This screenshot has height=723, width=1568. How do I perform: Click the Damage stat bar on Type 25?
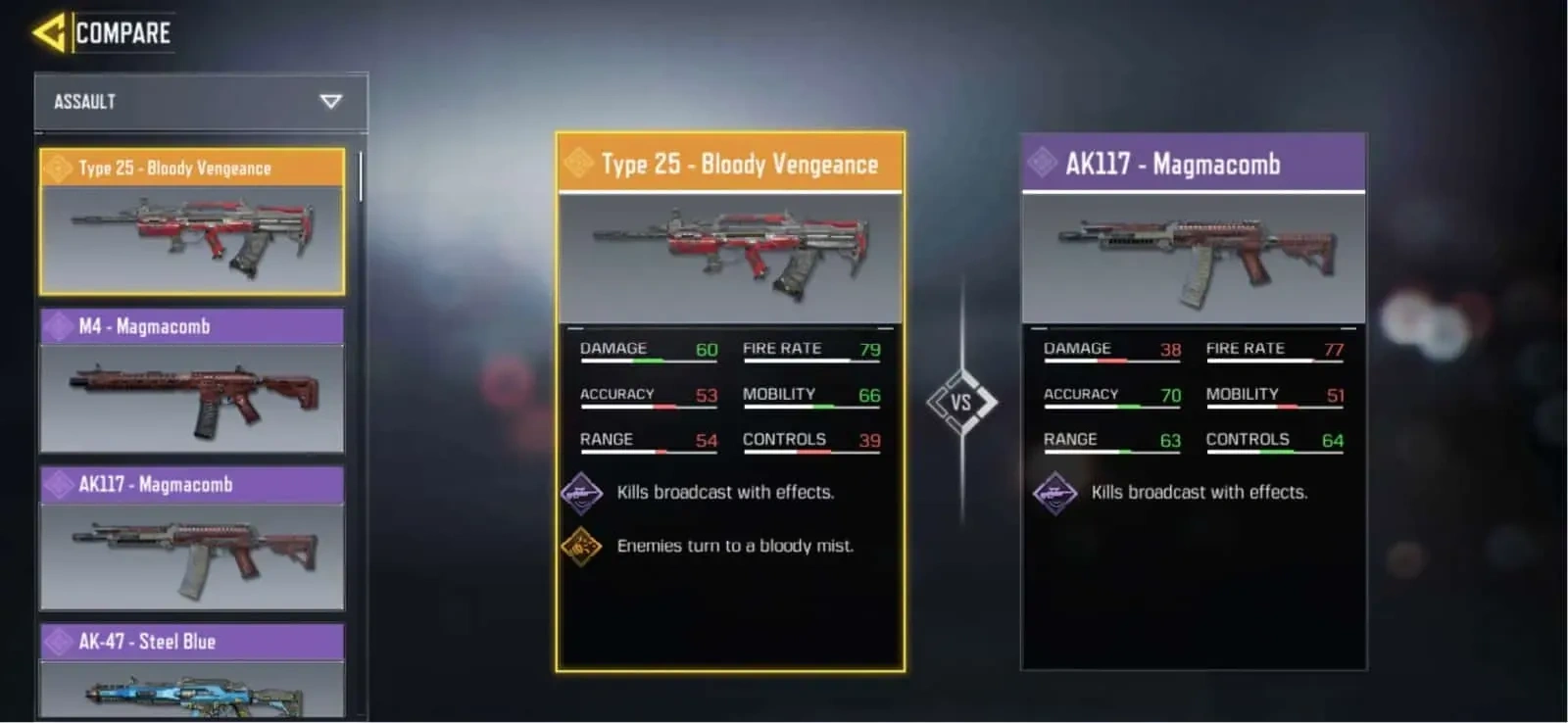[647, 360]
